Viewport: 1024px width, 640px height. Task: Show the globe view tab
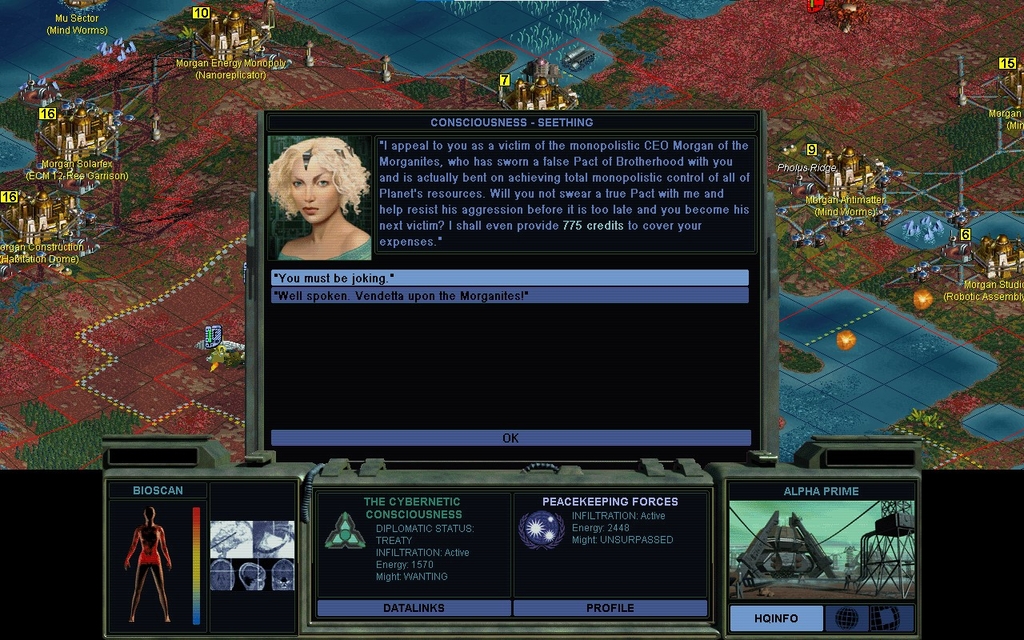click(846, 618)
